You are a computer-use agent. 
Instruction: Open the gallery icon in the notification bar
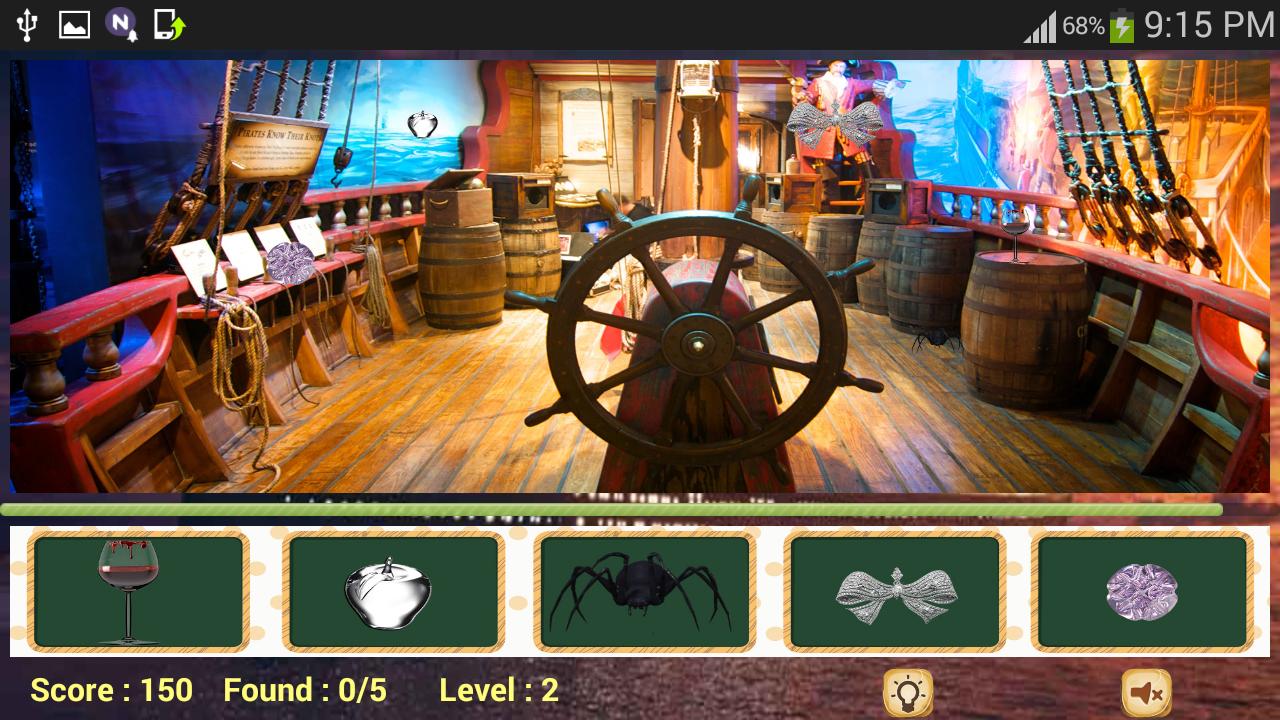75,22
